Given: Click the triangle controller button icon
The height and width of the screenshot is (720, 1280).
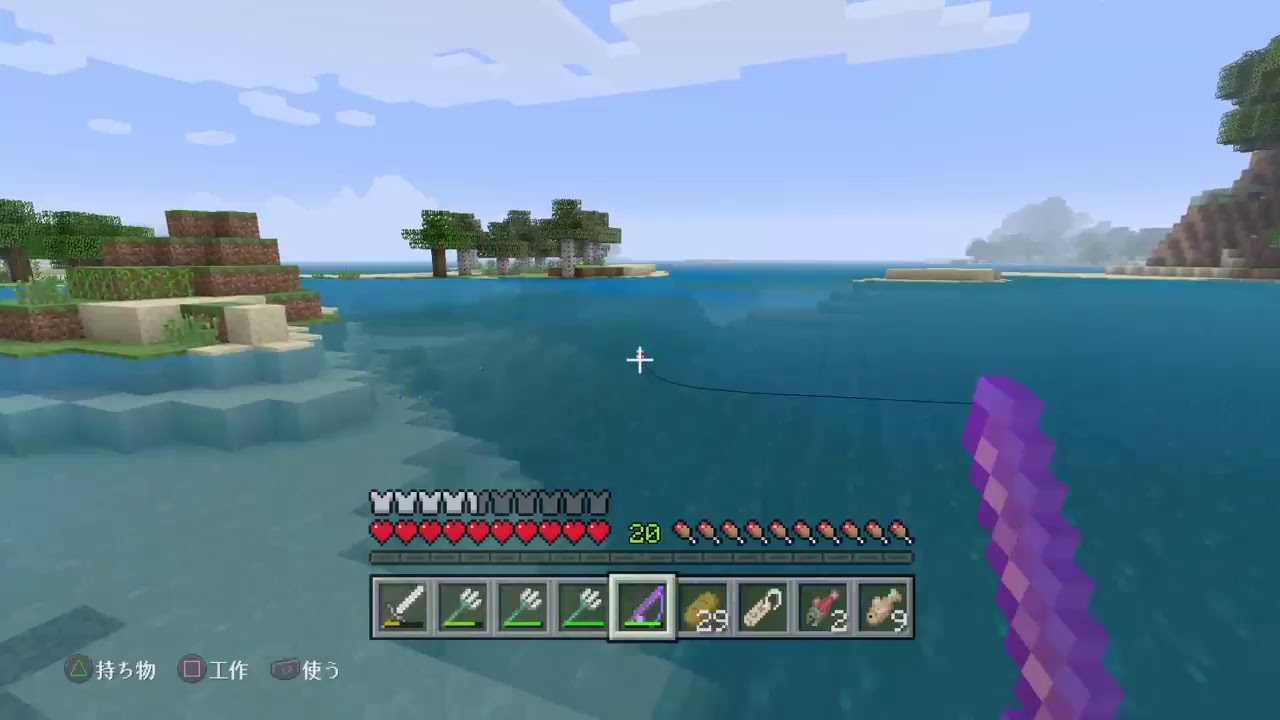Looking at the screenshot, I should pyautogui.click(x=80, y=671).
